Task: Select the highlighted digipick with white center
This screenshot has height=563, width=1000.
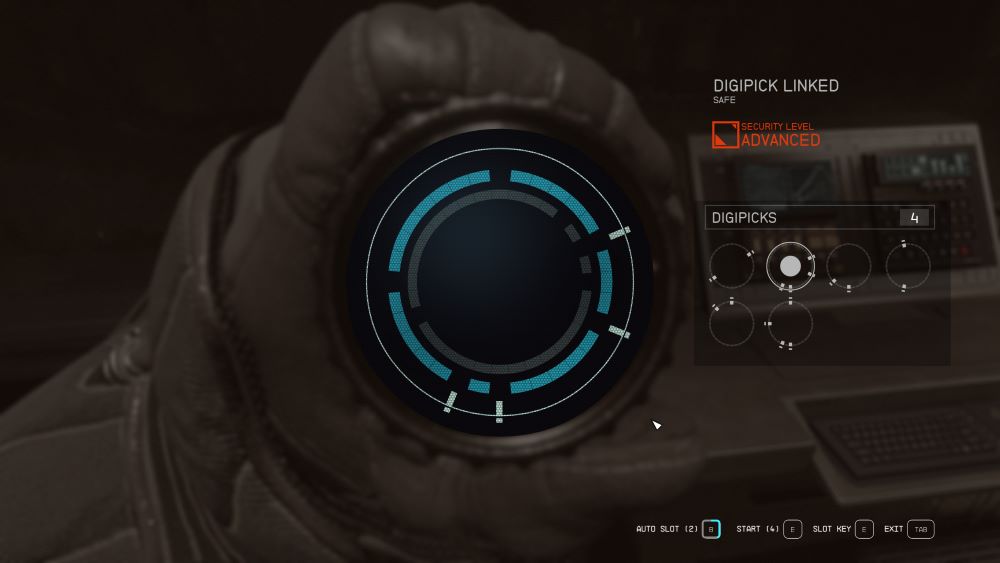Action: click(790, 266)
